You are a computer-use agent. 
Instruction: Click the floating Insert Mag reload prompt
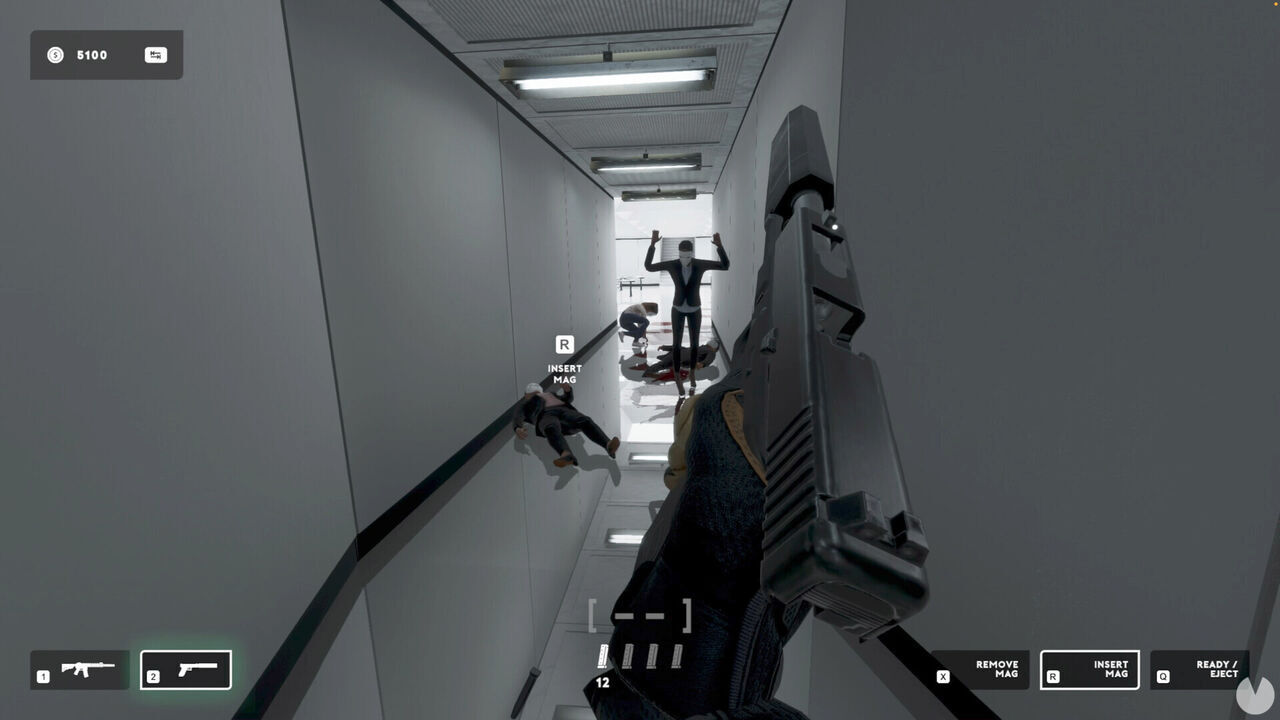[564, 360]
